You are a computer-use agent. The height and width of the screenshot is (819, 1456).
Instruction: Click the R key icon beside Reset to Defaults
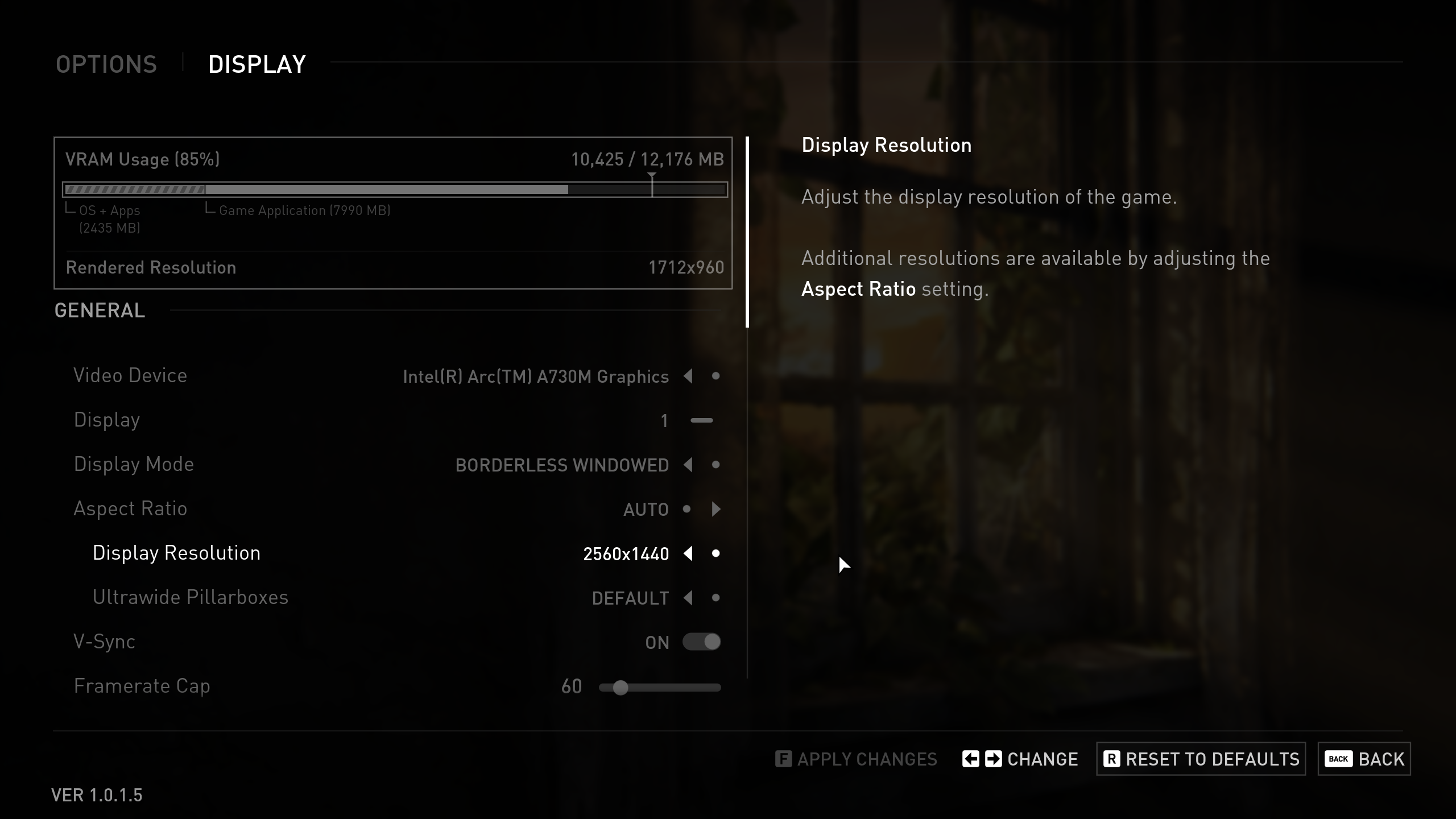point(1110,759)
